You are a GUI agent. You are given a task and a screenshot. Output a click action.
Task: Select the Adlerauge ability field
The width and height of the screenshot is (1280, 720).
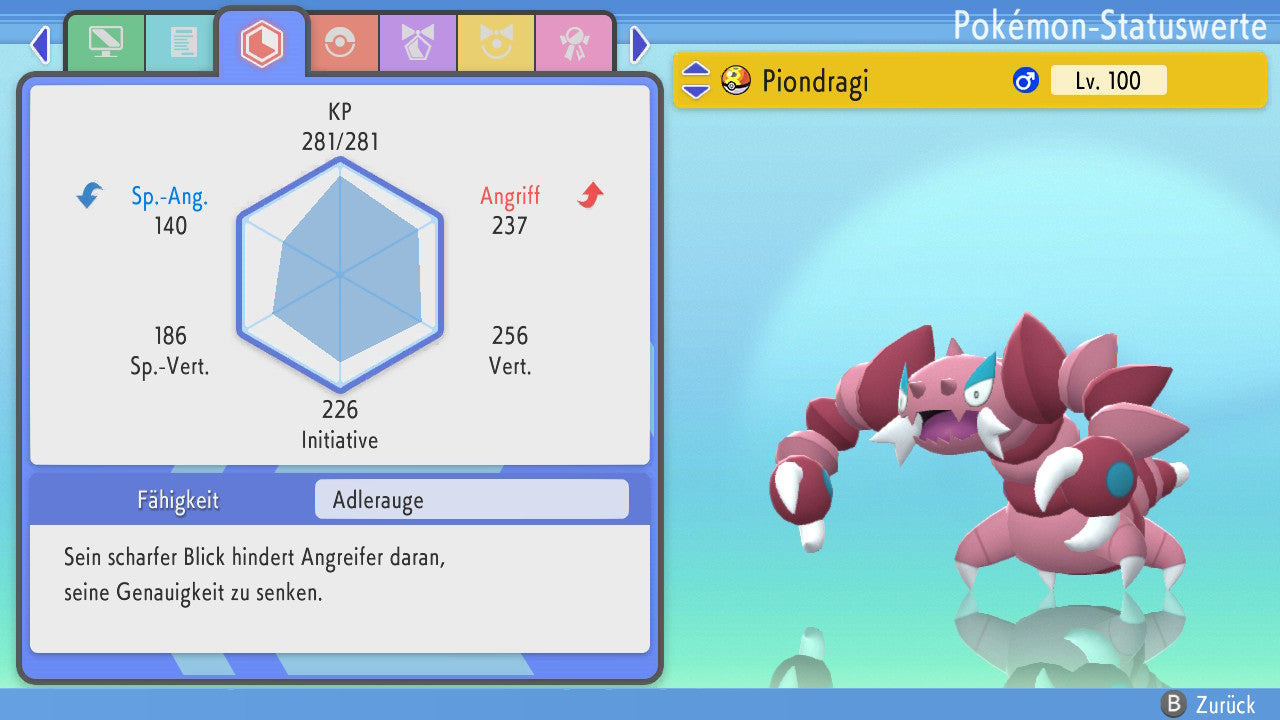point(471,500)
